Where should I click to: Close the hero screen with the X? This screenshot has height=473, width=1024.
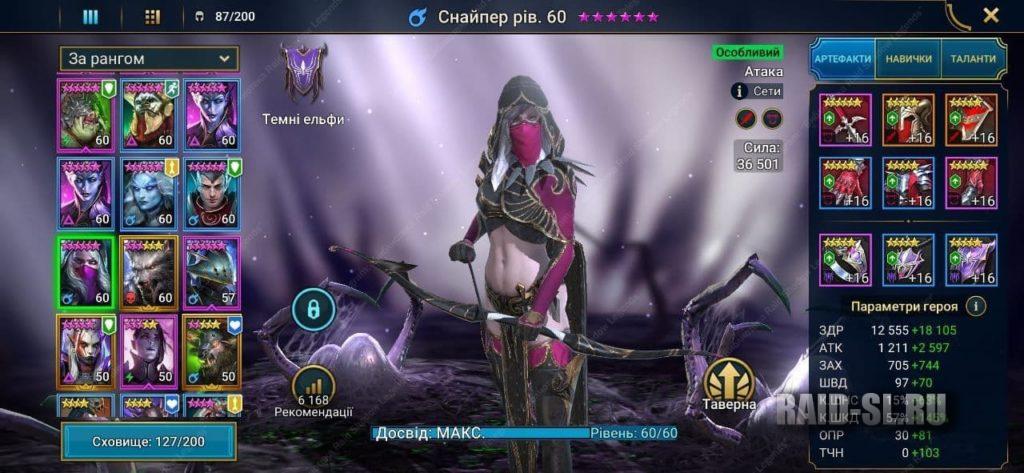point(990,15)
